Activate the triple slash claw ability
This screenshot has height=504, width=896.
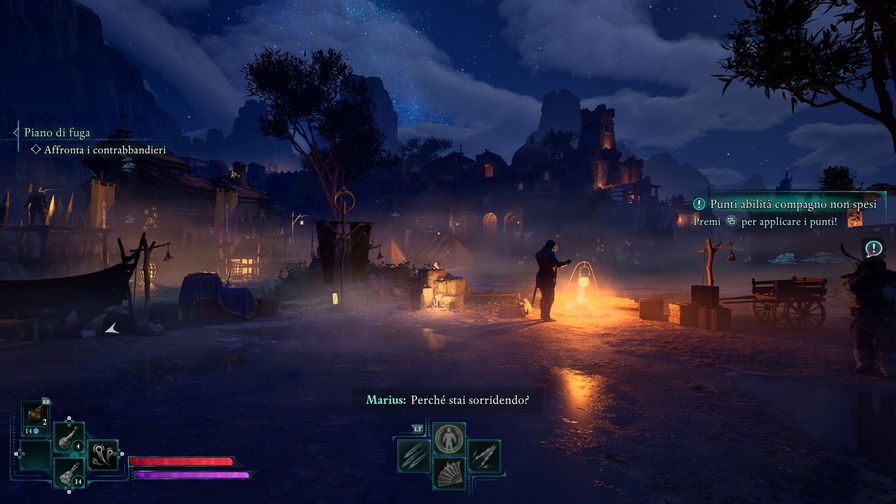(x=413, y=456)
